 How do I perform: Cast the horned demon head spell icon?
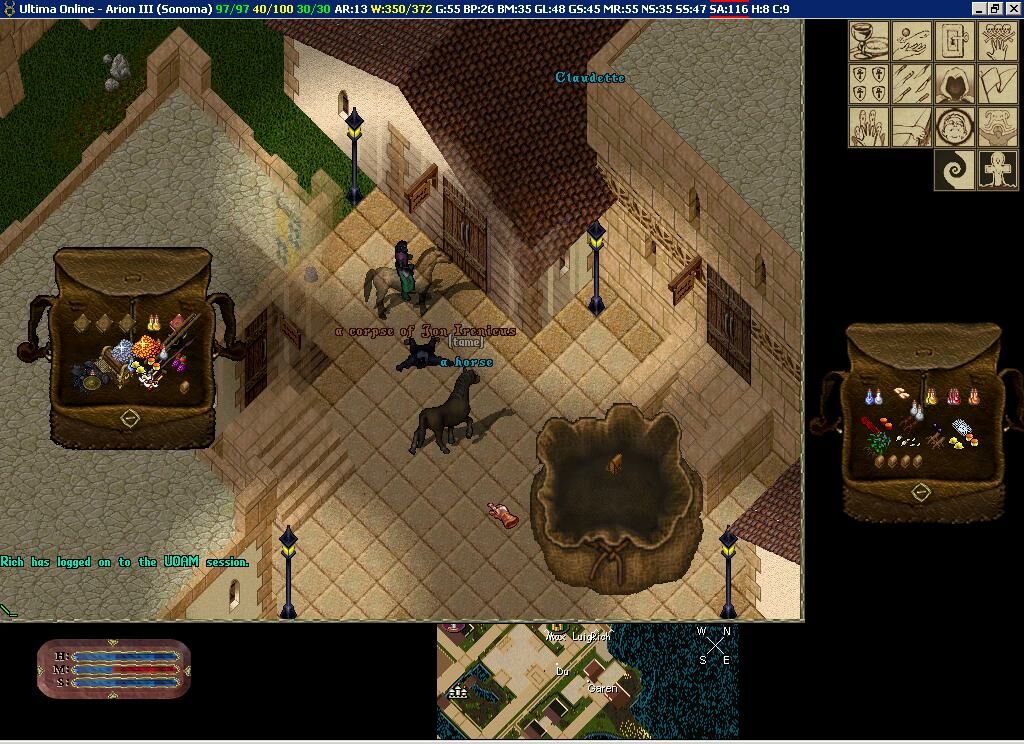coord(998,127)
